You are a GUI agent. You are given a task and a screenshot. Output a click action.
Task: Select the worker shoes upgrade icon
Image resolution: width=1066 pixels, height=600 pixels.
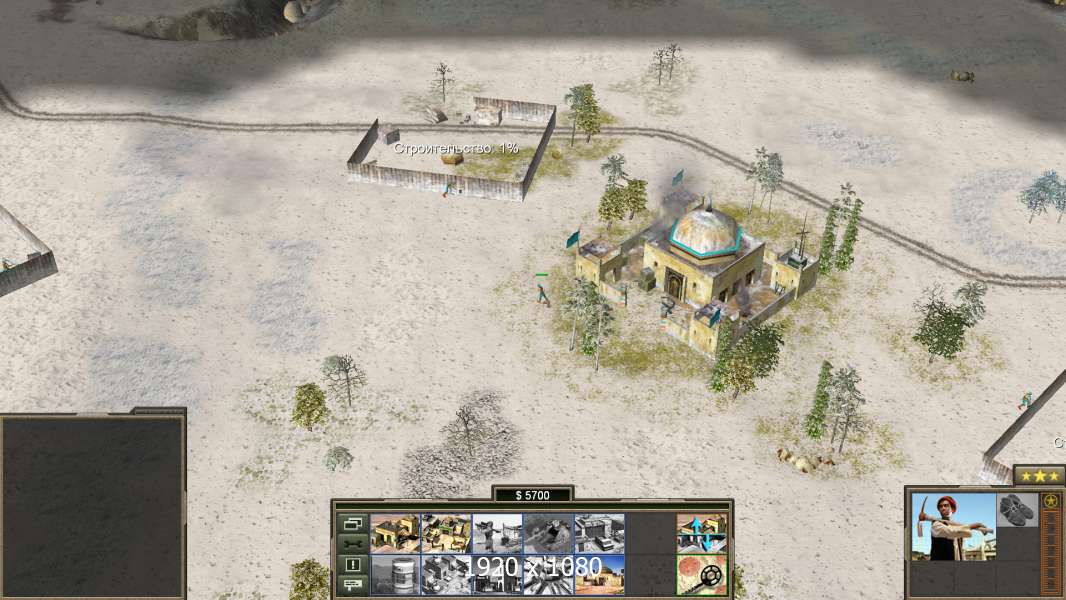coord(1017,508)
